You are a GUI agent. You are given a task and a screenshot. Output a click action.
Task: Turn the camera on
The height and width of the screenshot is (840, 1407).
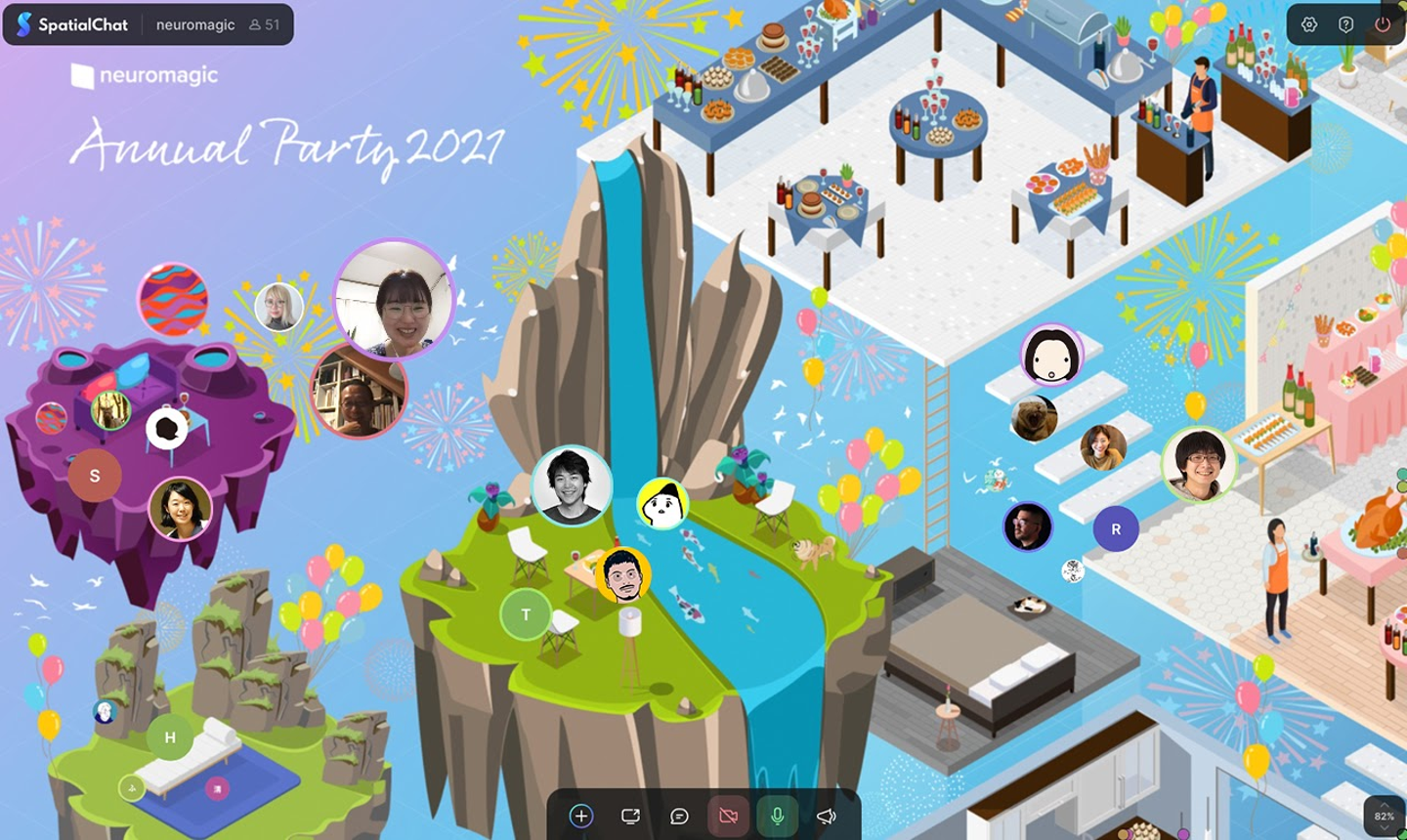728,816
